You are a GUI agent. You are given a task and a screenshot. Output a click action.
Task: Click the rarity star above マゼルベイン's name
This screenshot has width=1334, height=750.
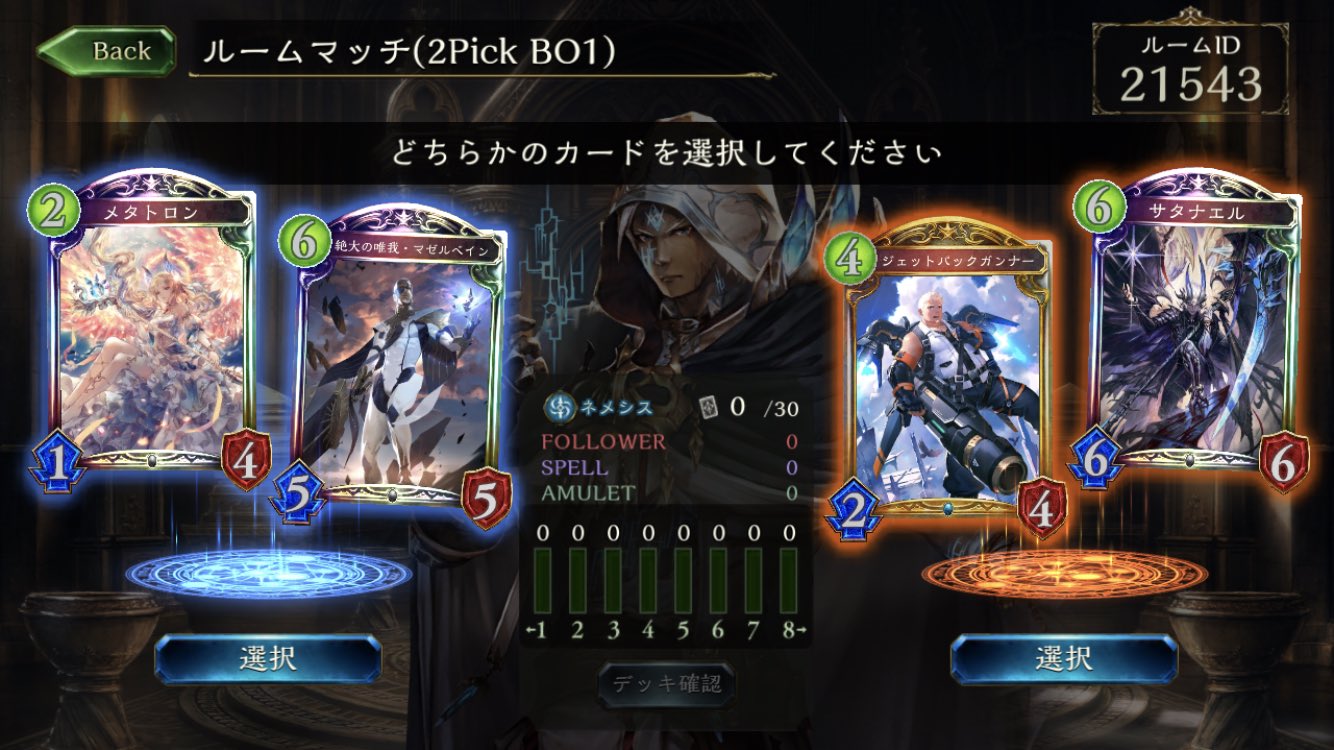point(402,218)
